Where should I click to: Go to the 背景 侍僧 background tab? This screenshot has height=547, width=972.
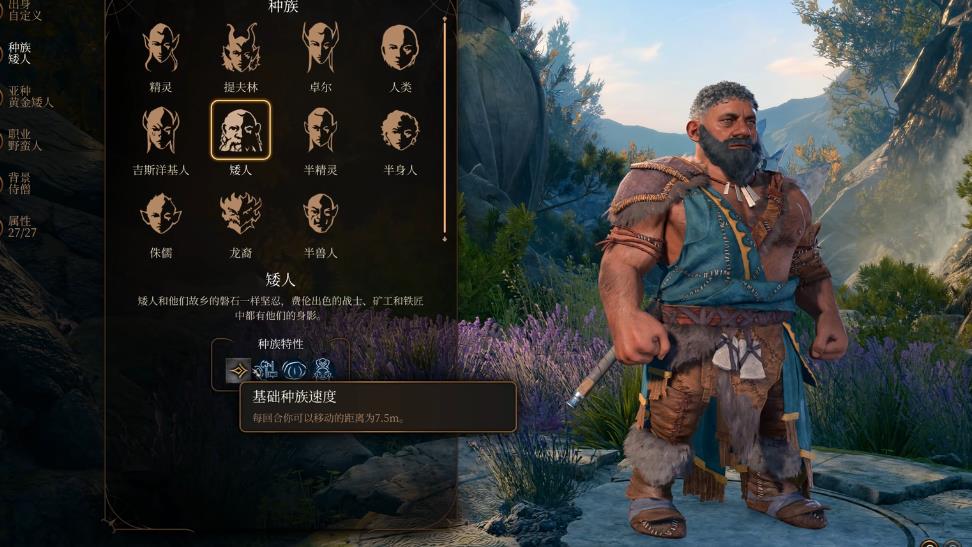click(20, 183)
